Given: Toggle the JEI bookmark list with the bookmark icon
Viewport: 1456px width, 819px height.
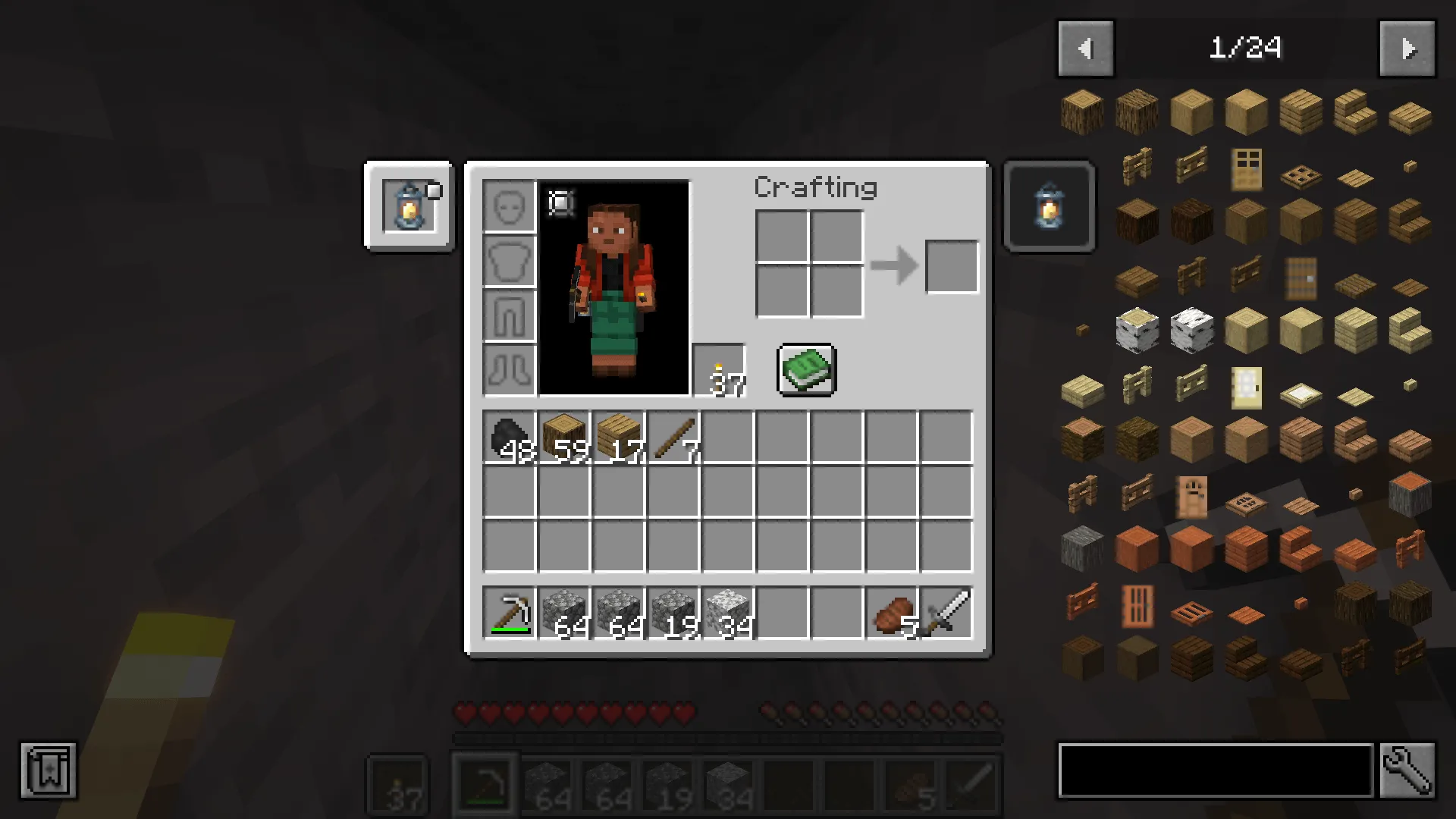Looking at the screenshot, I should click(48, 771).
